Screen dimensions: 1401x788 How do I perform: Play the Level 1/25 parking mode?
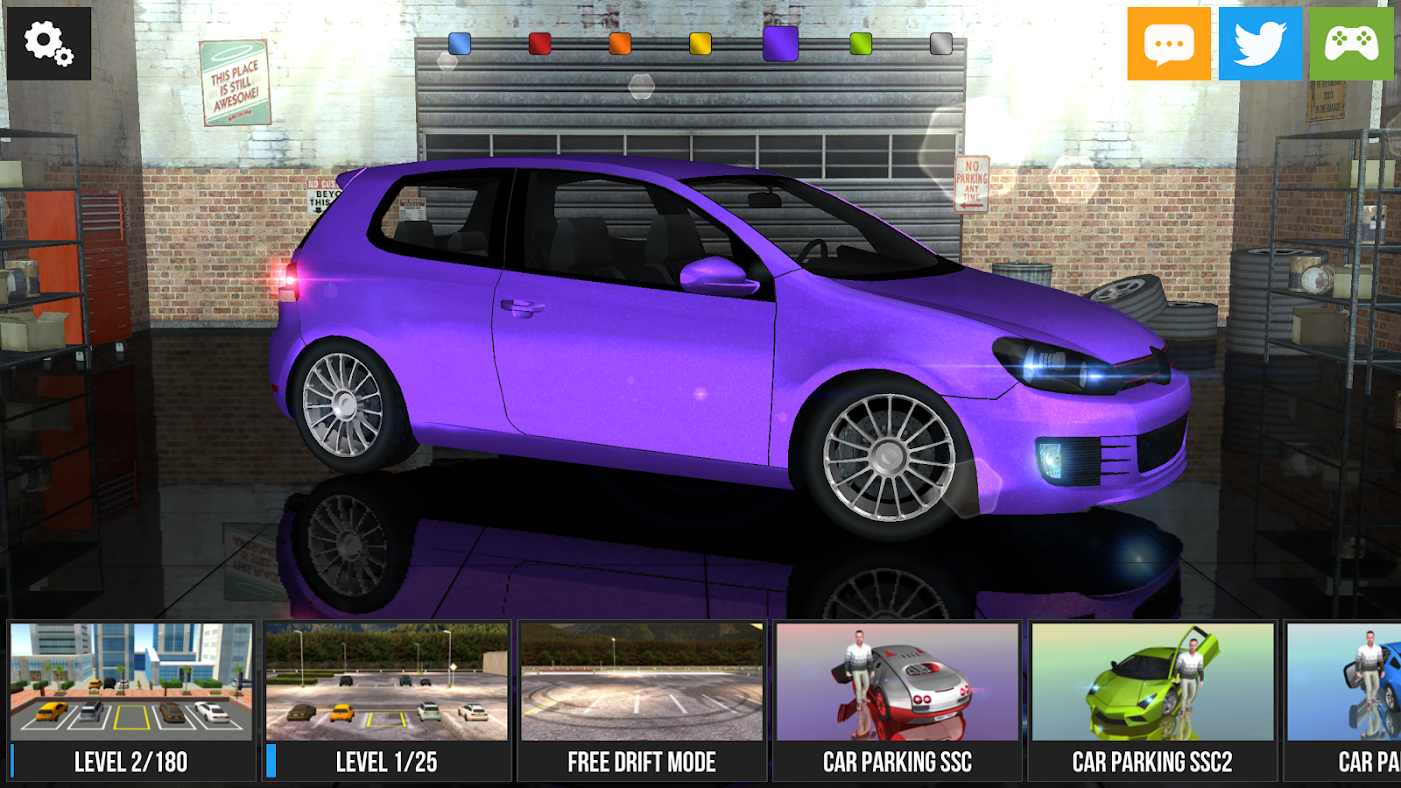[x=387, y=700]
